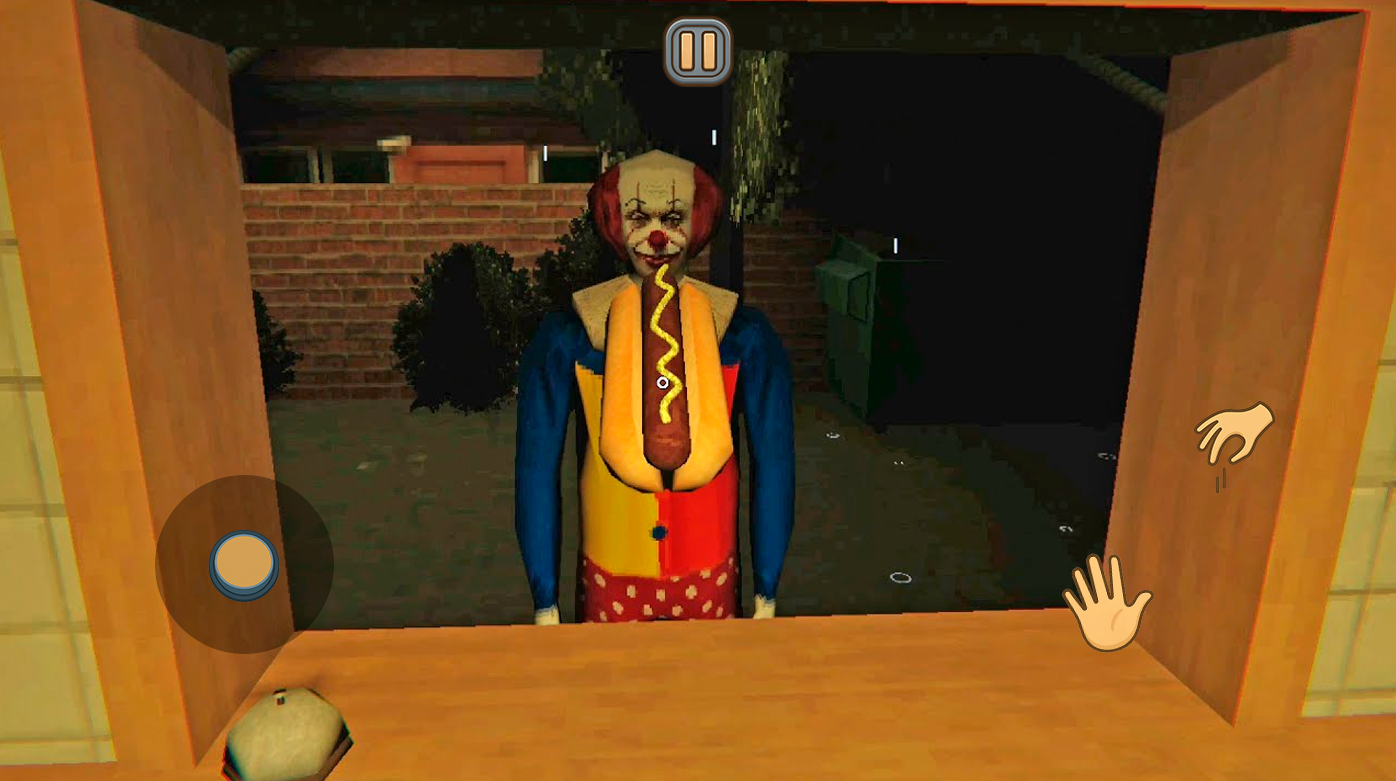Image resolution: width=1396 pixels, height=781 pixels.
Task: Select the pinch-grab hand gesture icon
Action: coord(1233,432)
